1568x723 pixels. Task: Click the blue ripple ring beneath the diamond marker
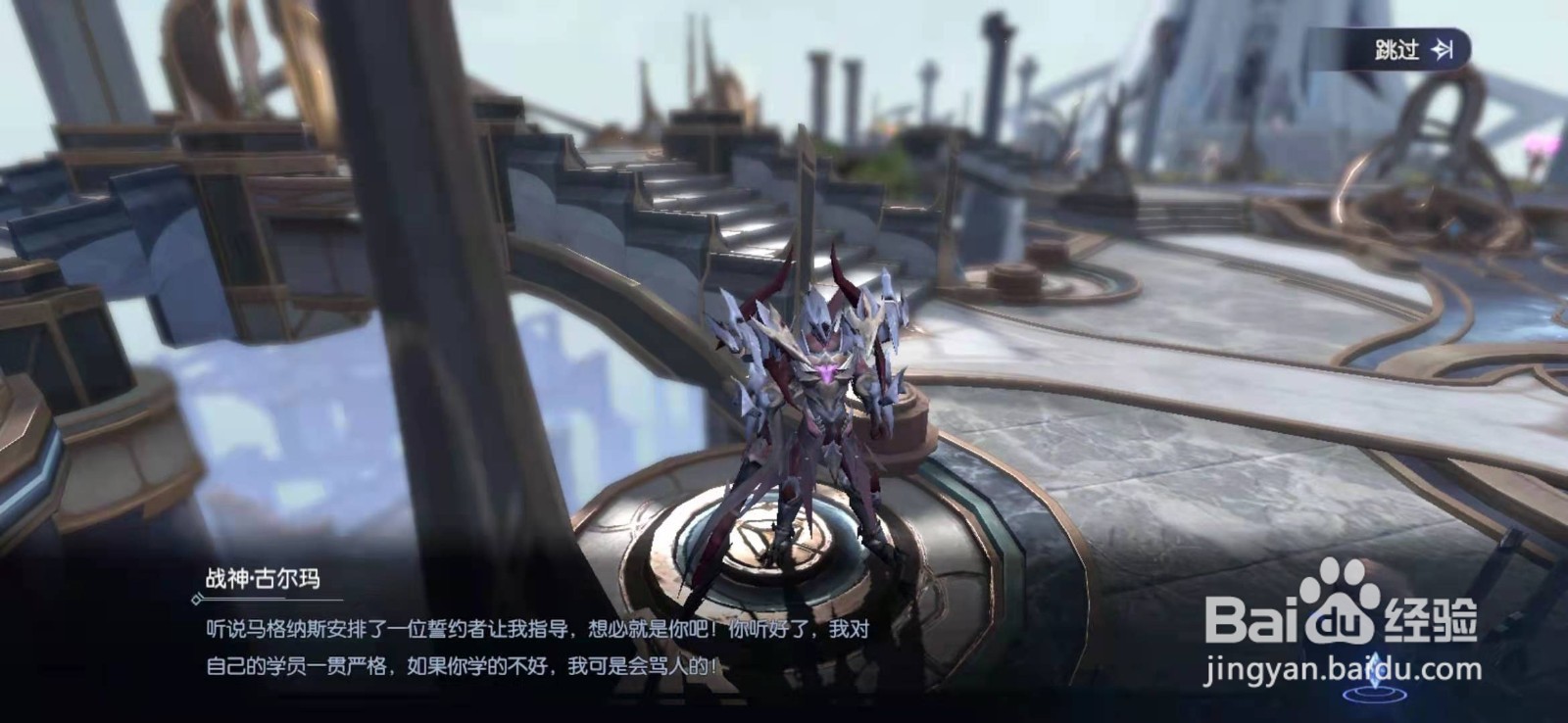point(1374,698)
